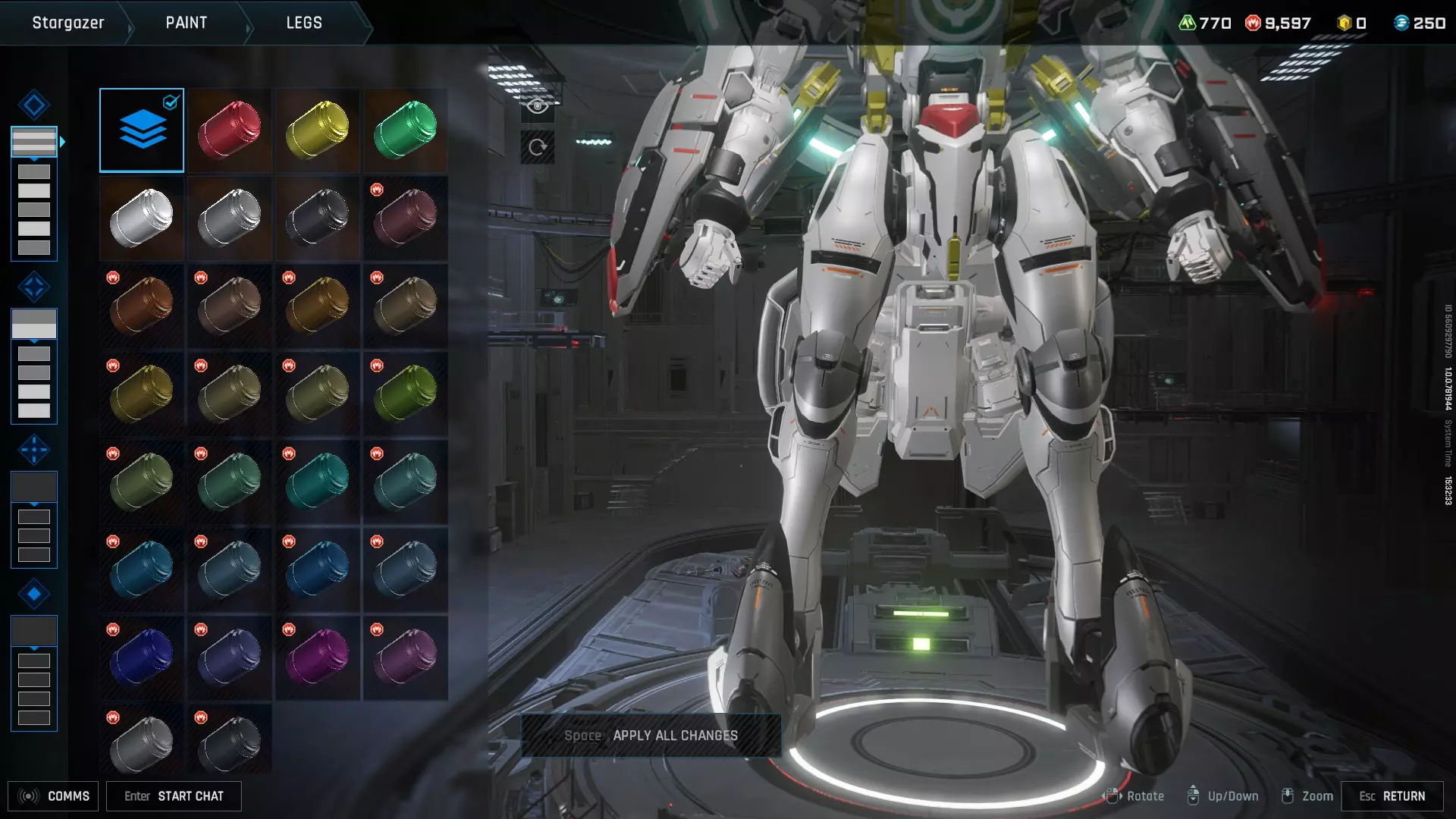Select the maroon locked paint can

point(406,218)
